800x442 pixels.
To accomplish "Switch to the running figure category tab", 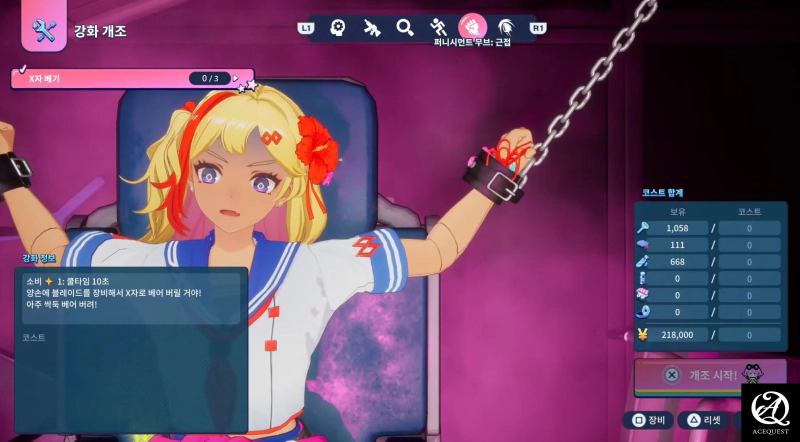I will 438,27.
